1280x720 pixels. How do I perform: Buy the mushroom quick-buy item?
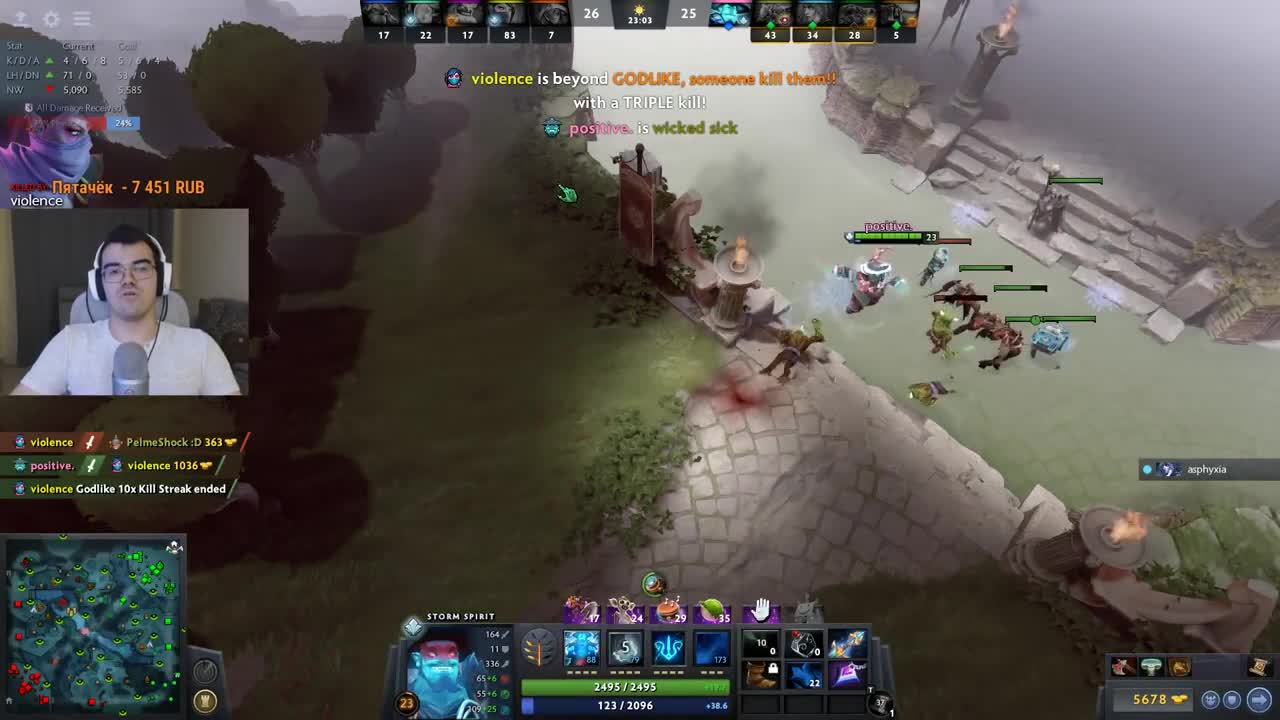(1151, 667)
